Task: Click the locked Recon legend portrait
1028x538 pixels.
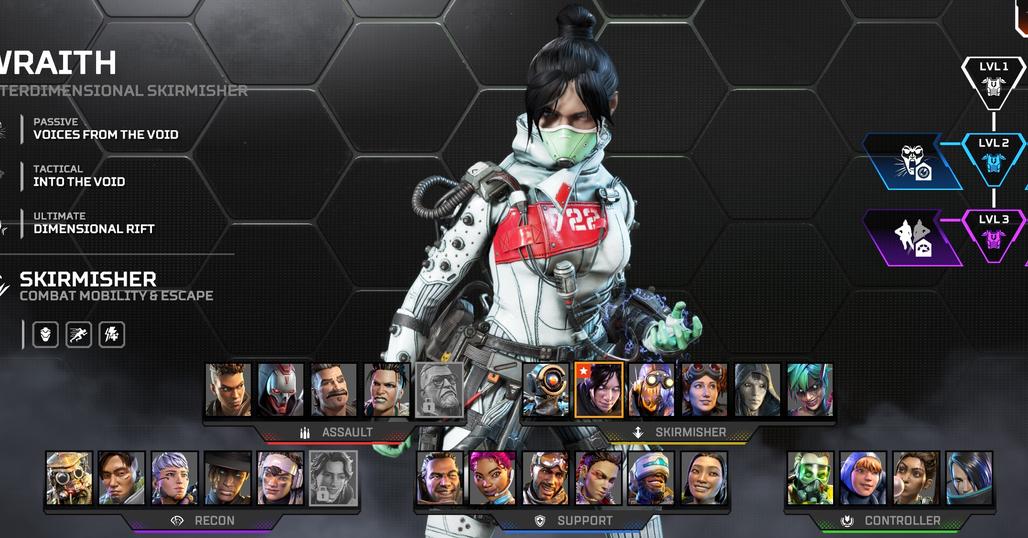Action: pos(334,478)
